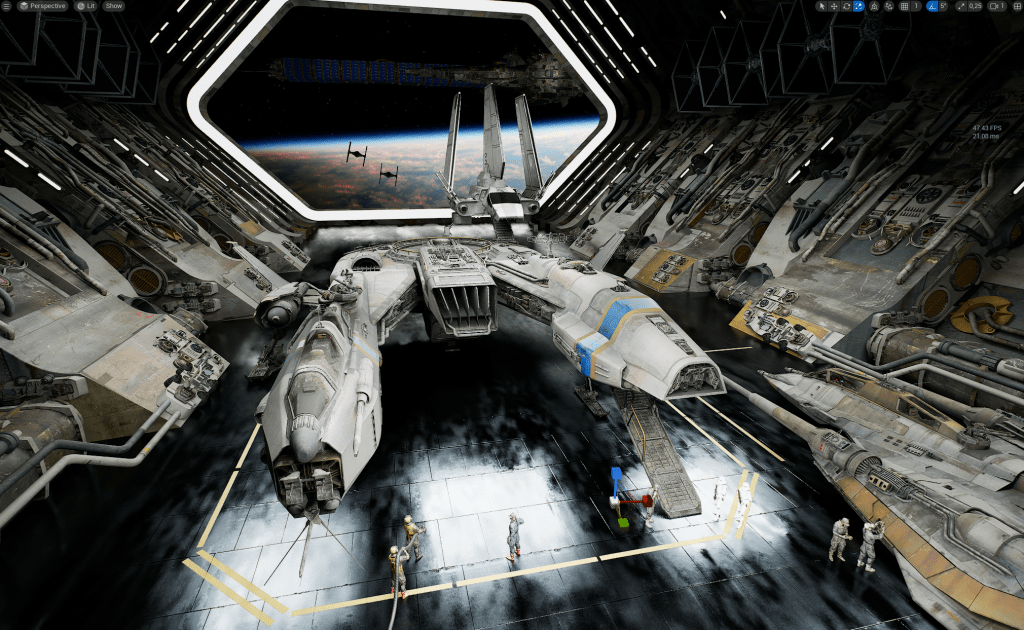This screenshot has height=630, width=1024.
Task: Switch to the translate move tool
Action: (833, 6)
